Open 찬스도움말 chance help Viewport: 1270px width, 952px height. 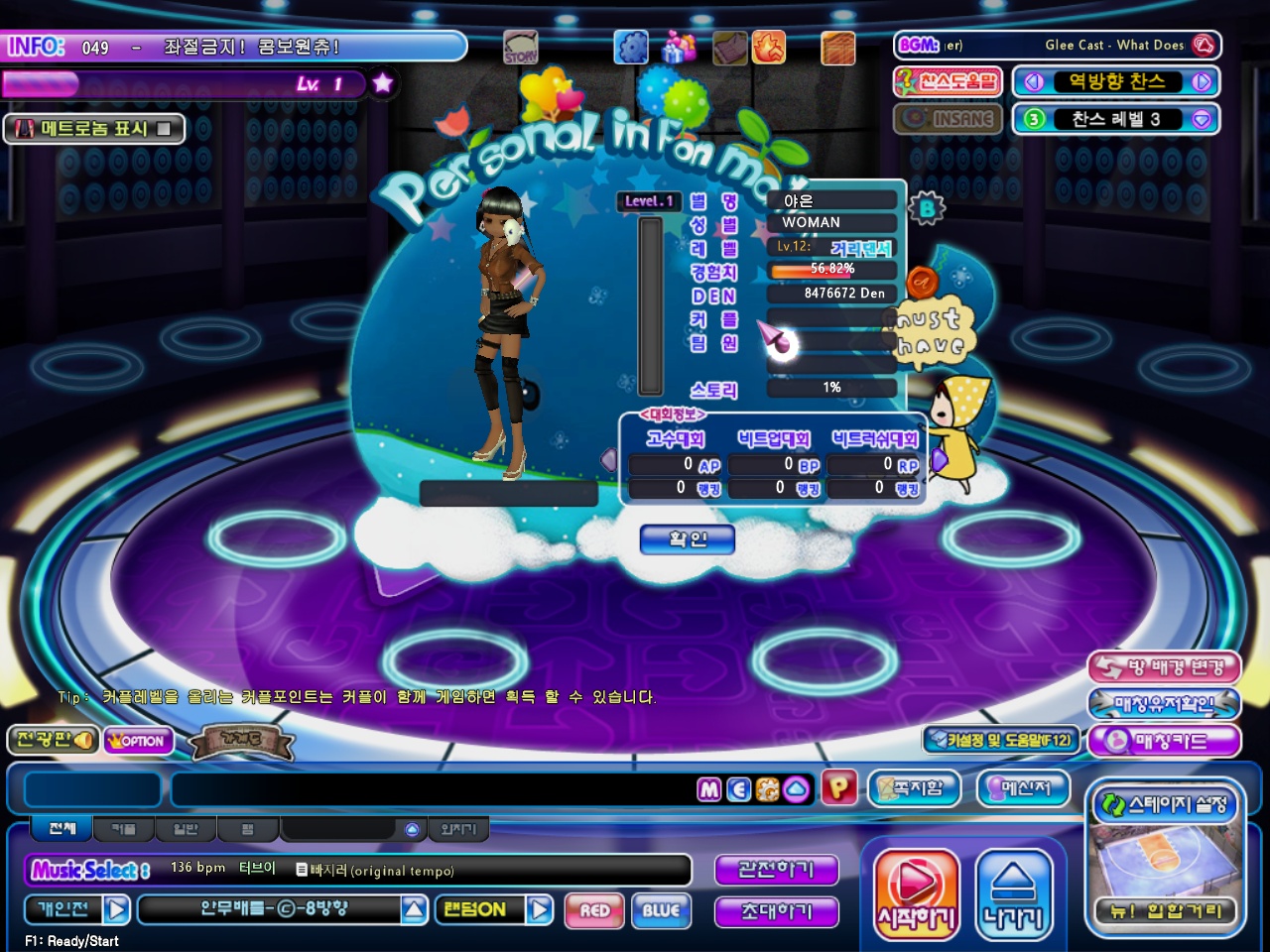pyautogui.click(x=949, y=81)
